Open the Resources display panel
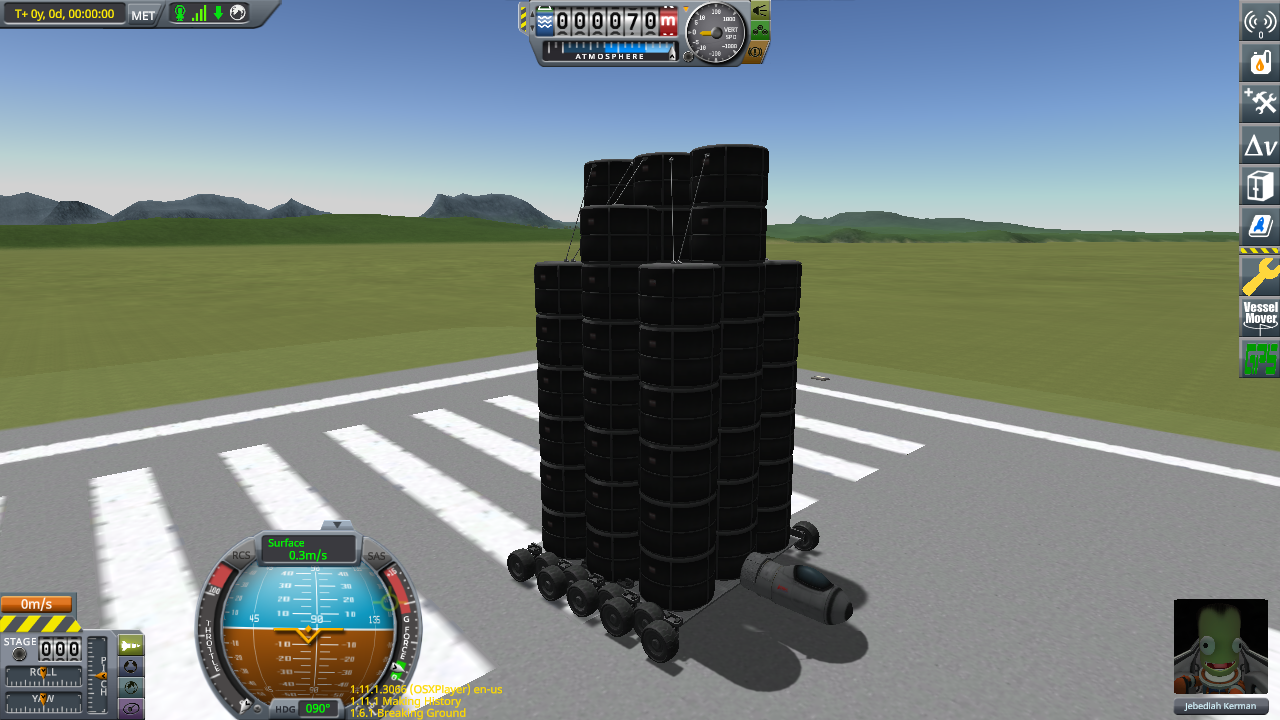Screen dimensions: 1280x720 coord(1261,61)
